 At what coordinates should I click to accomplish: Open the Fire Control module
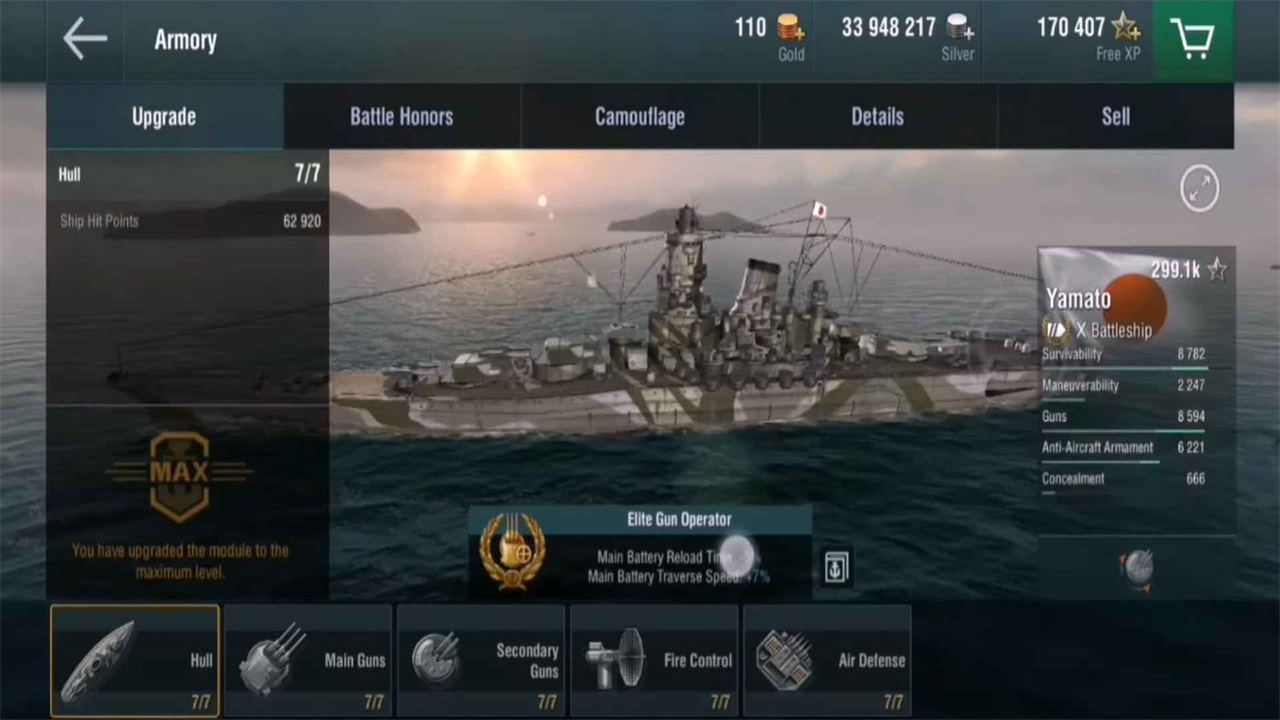[x=654, y=661]
